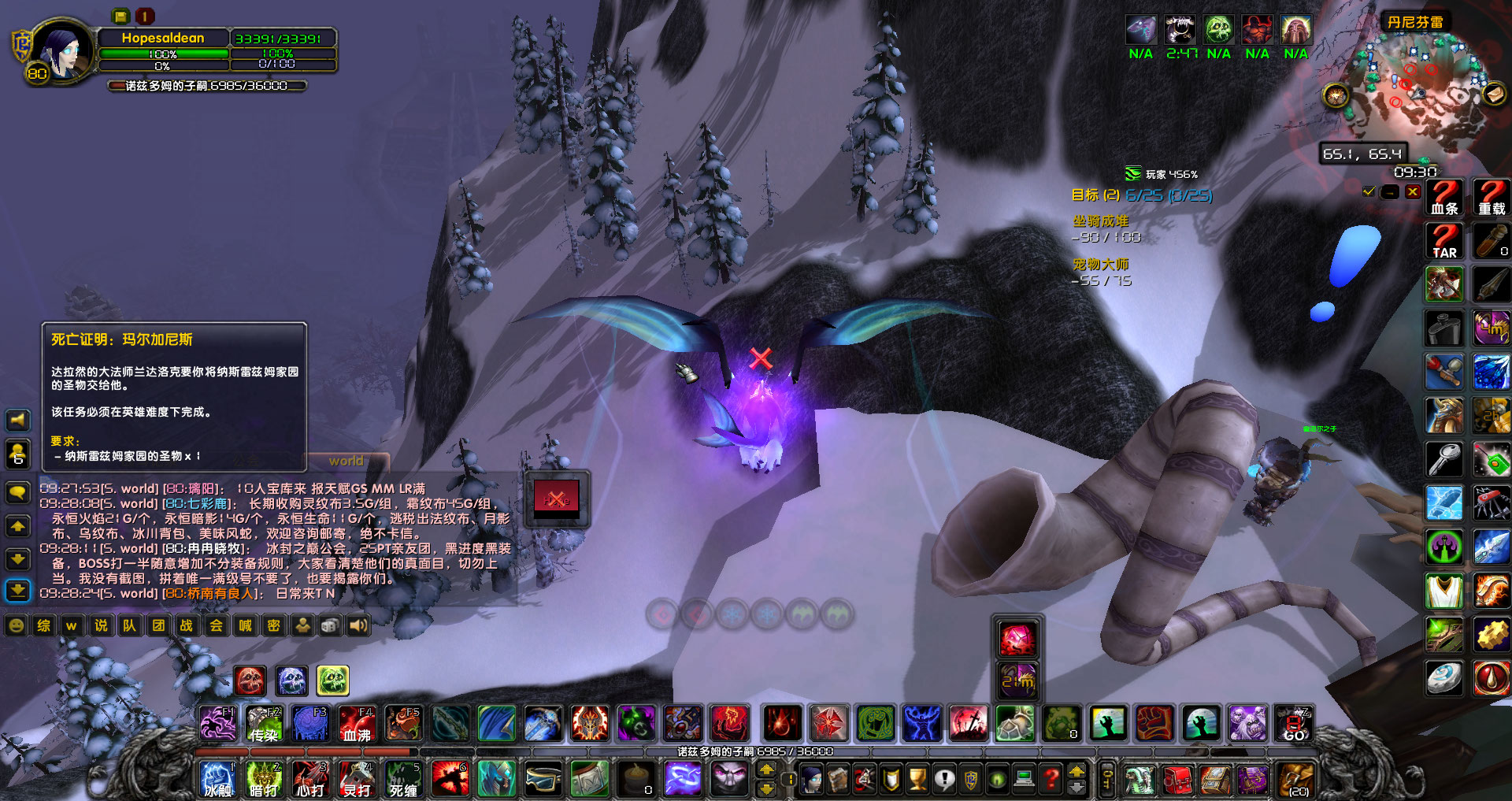Open the emoticon smiley in chat bar
This screenshot has height=801, width=1512.
coord(15,625)
